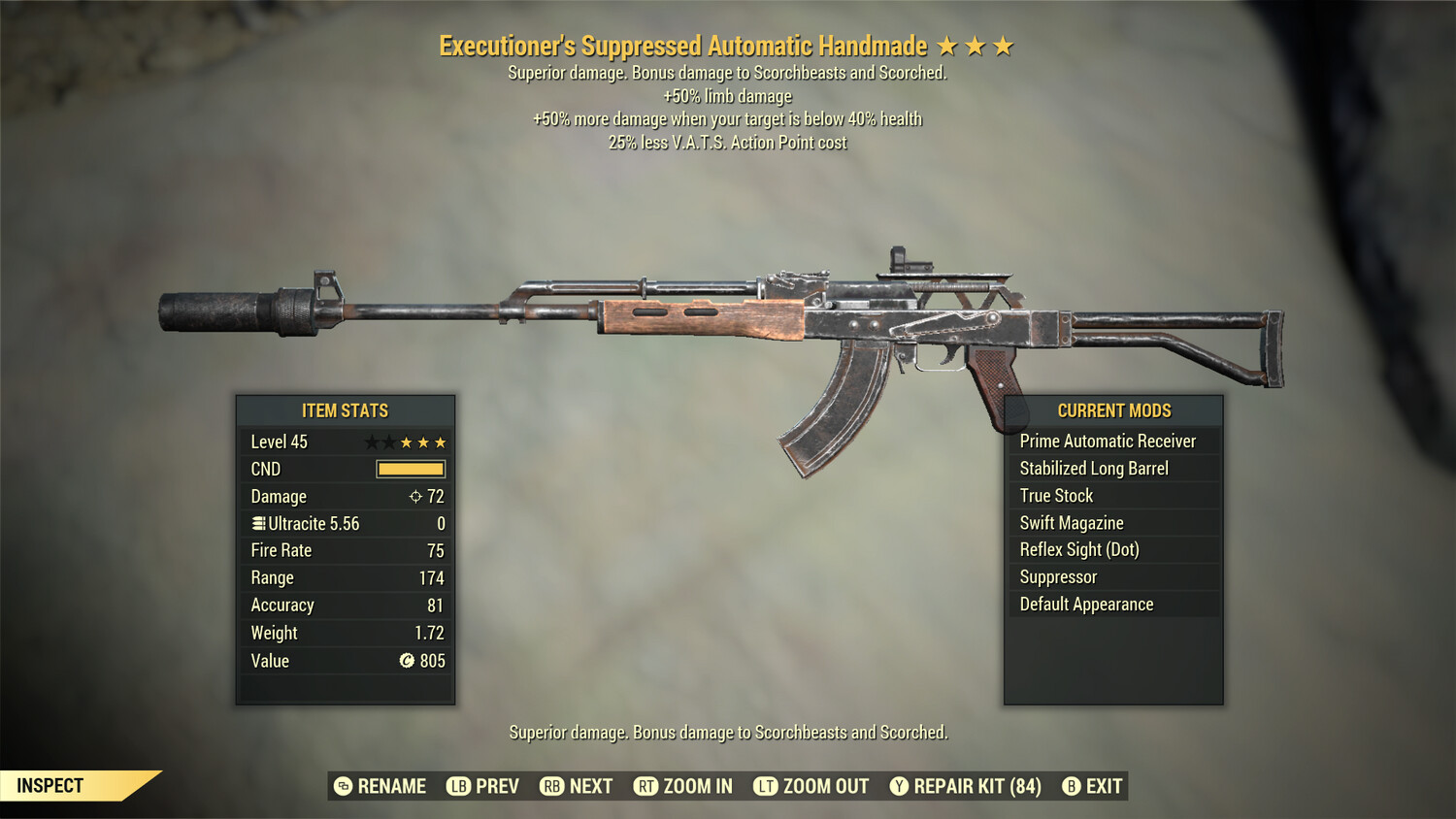Expand the CURRENT MODS panel header
The width and height of the screenshot is (1456, 819).
click(x=1114, y=410)
